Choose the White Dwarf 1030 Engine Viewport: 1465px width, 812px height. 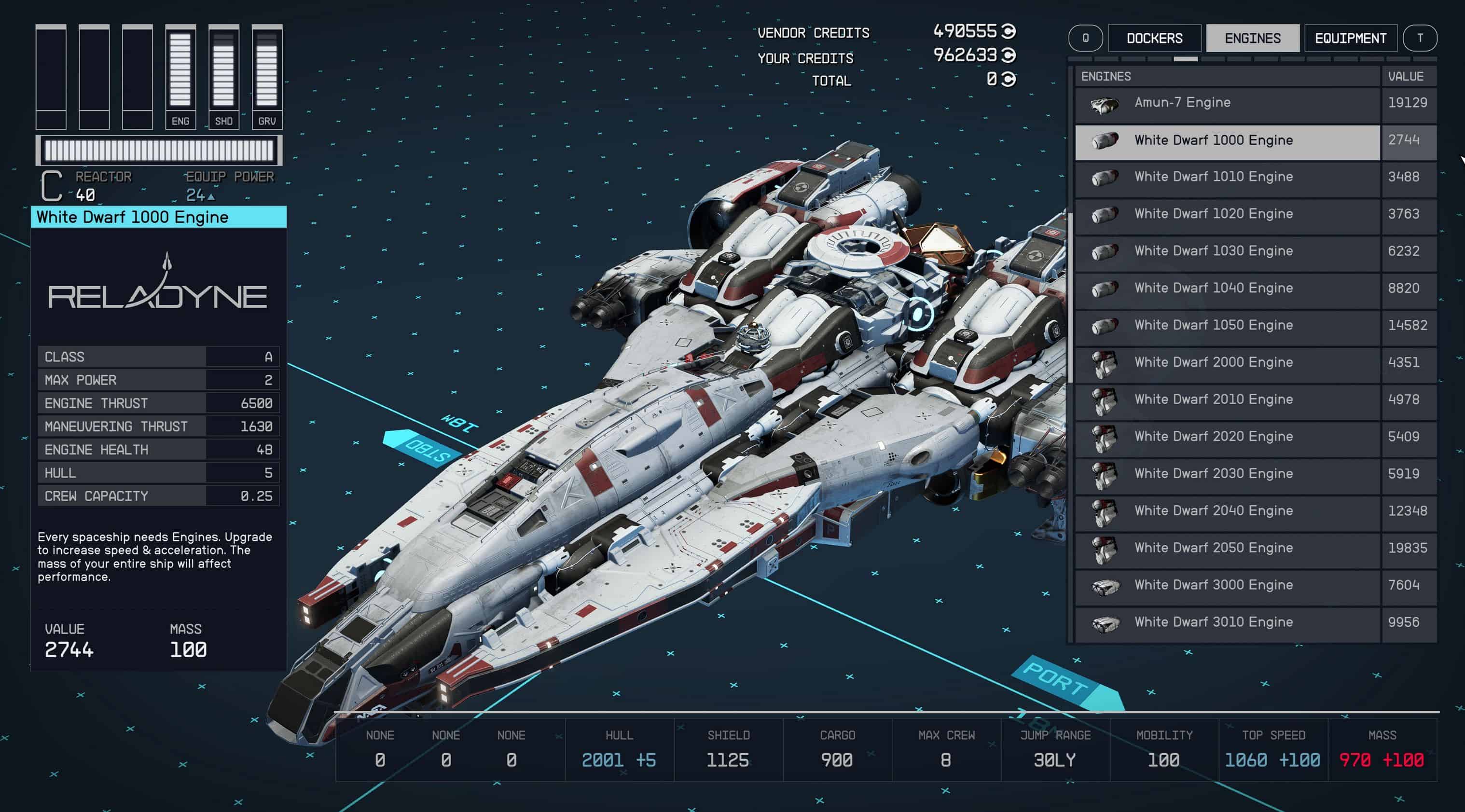click(x=1227, y=251)
